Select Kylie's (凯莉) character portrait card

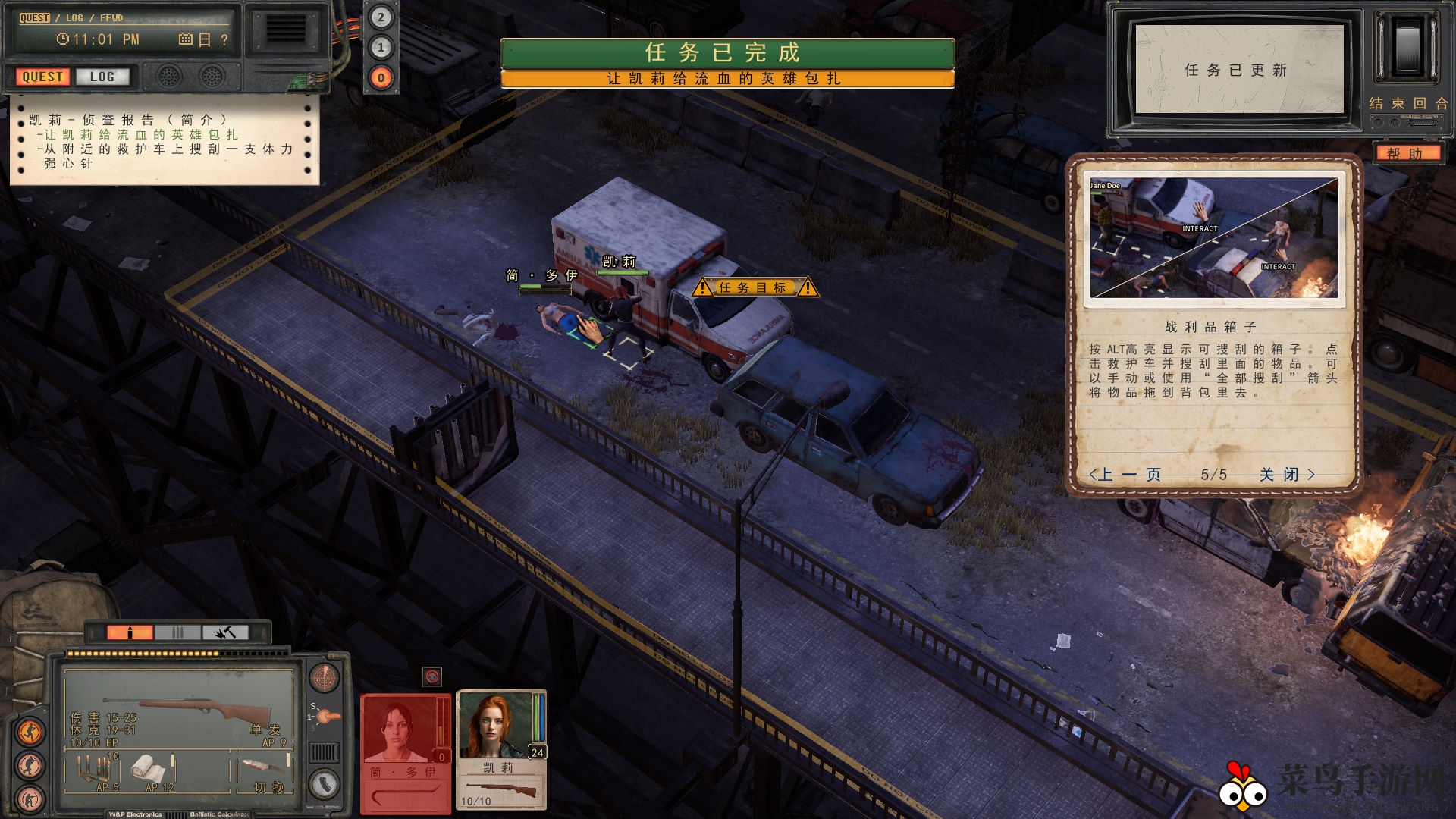(500, 747)
